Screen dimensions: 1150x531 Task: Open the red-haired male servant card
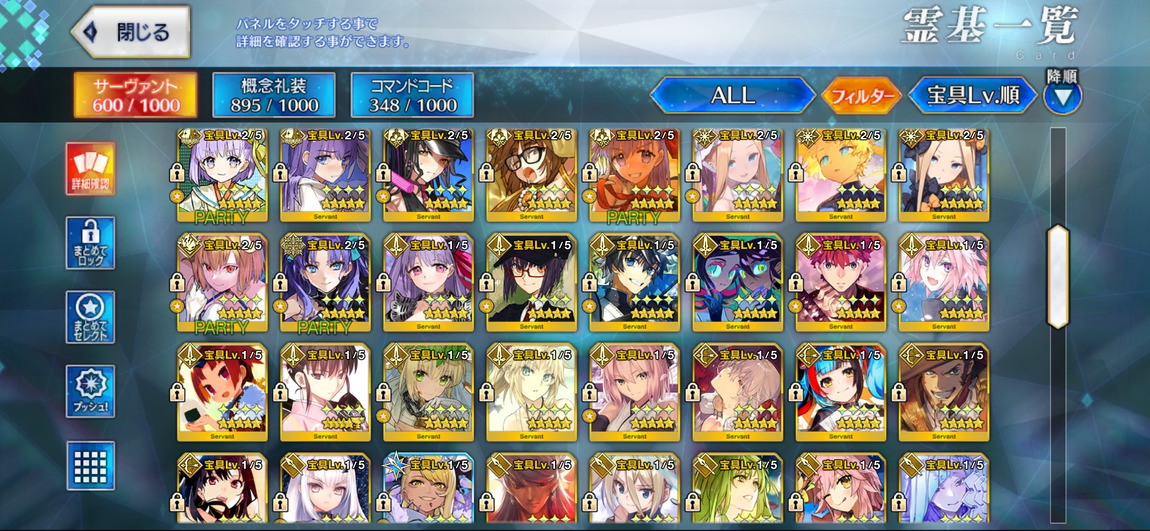pyautogui.click(x=840, y=283)
